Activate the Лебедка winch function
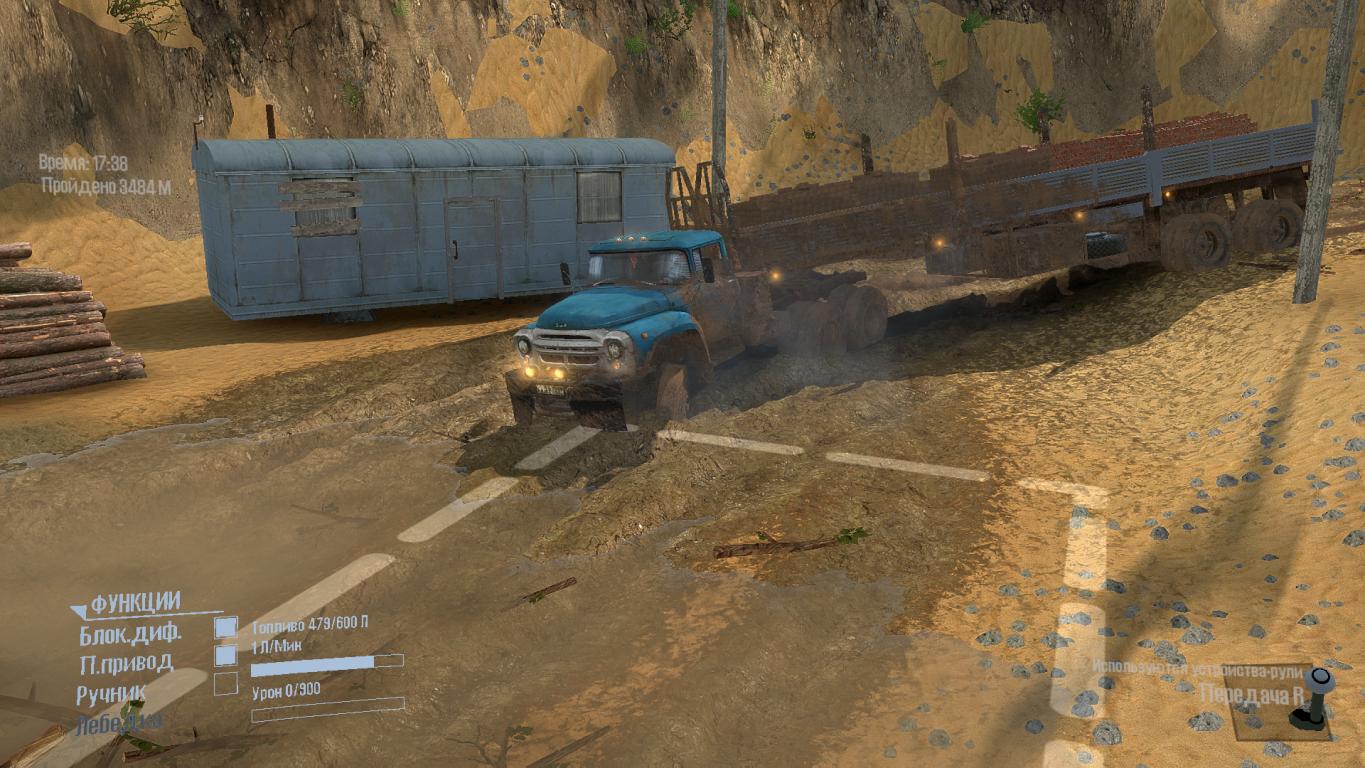 pos(118,722)
